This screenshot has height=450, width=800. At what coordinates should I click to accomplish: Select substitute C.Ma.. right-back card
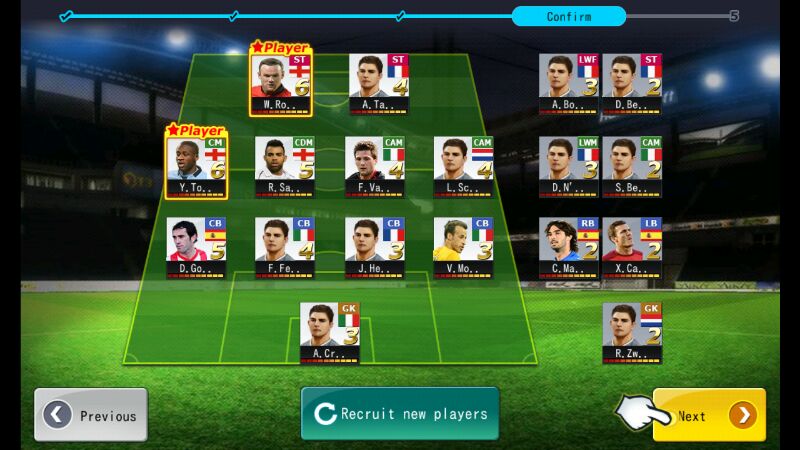tap(569, 248)
